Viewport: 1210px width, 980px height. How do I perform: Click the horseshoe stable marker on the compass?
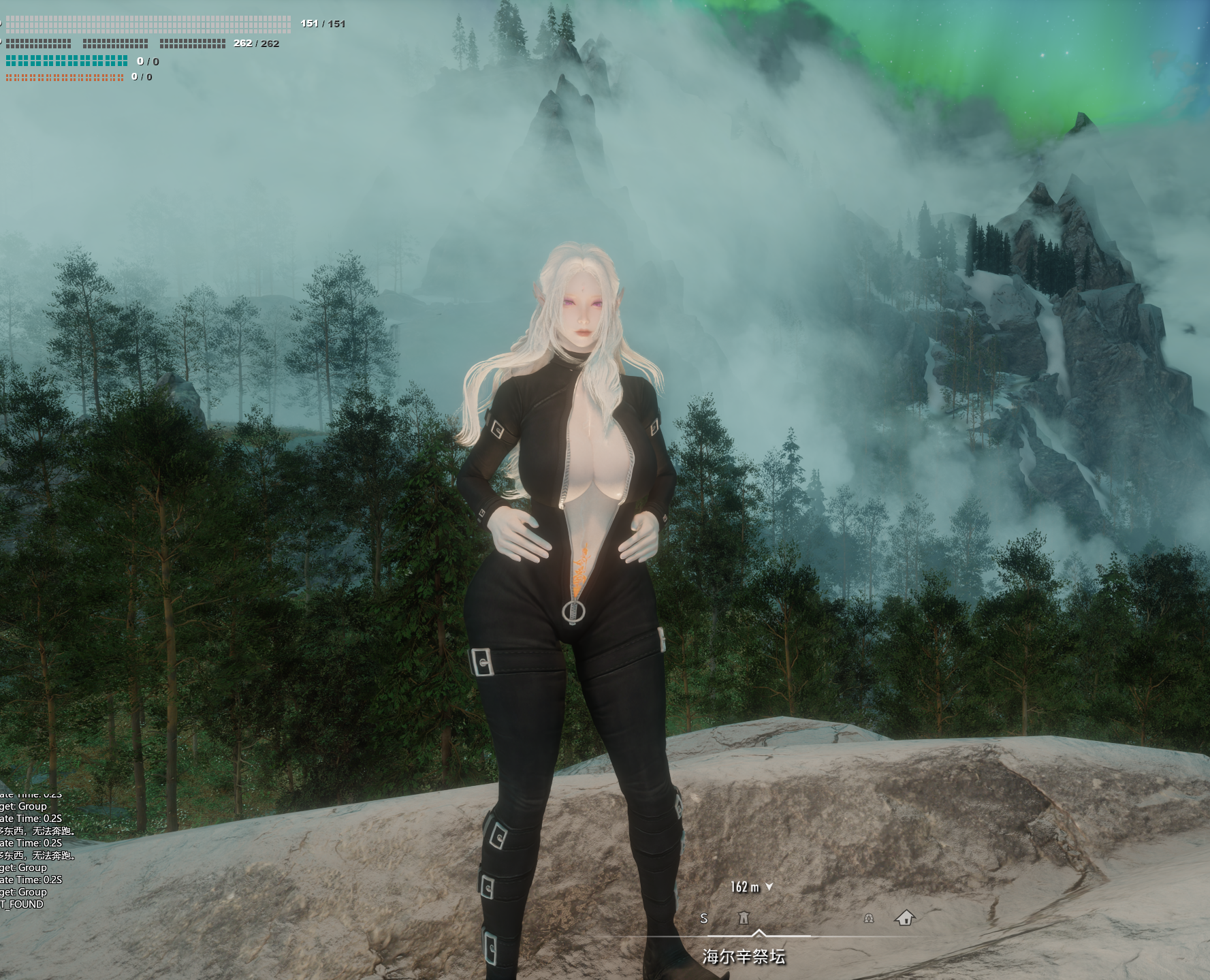pos(868,919)
